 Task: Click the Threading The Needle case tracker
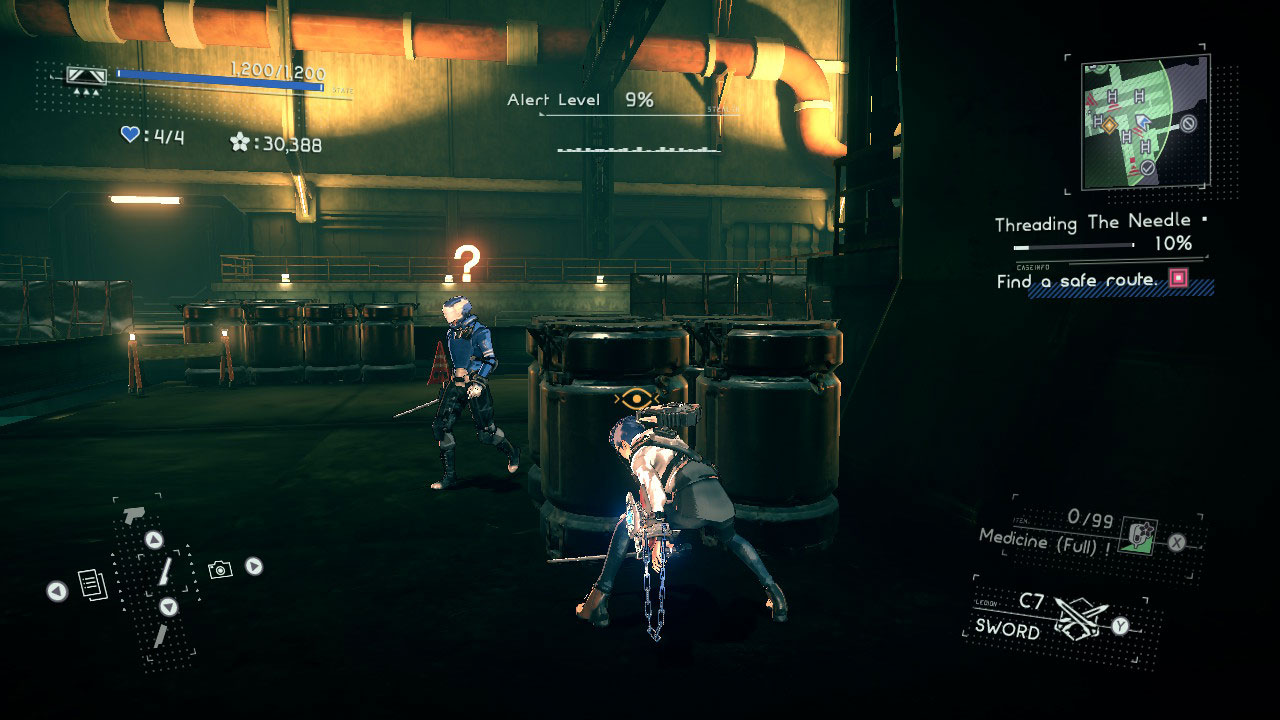(1094, 223)
